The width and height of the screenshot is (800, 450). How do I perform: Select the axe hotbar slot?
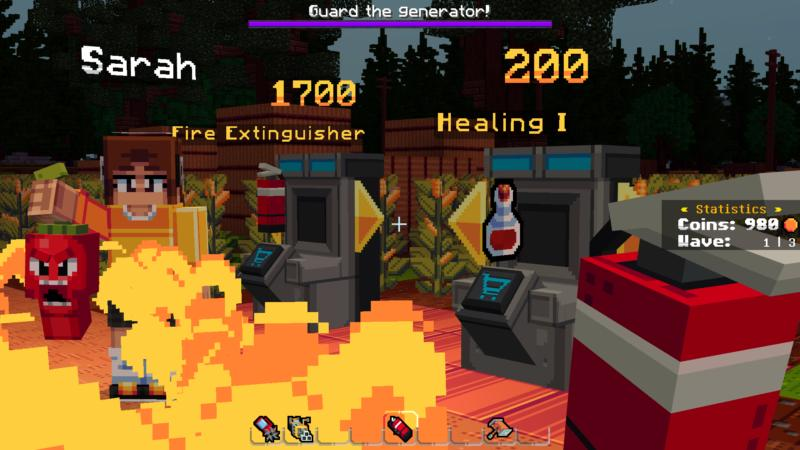499,429
